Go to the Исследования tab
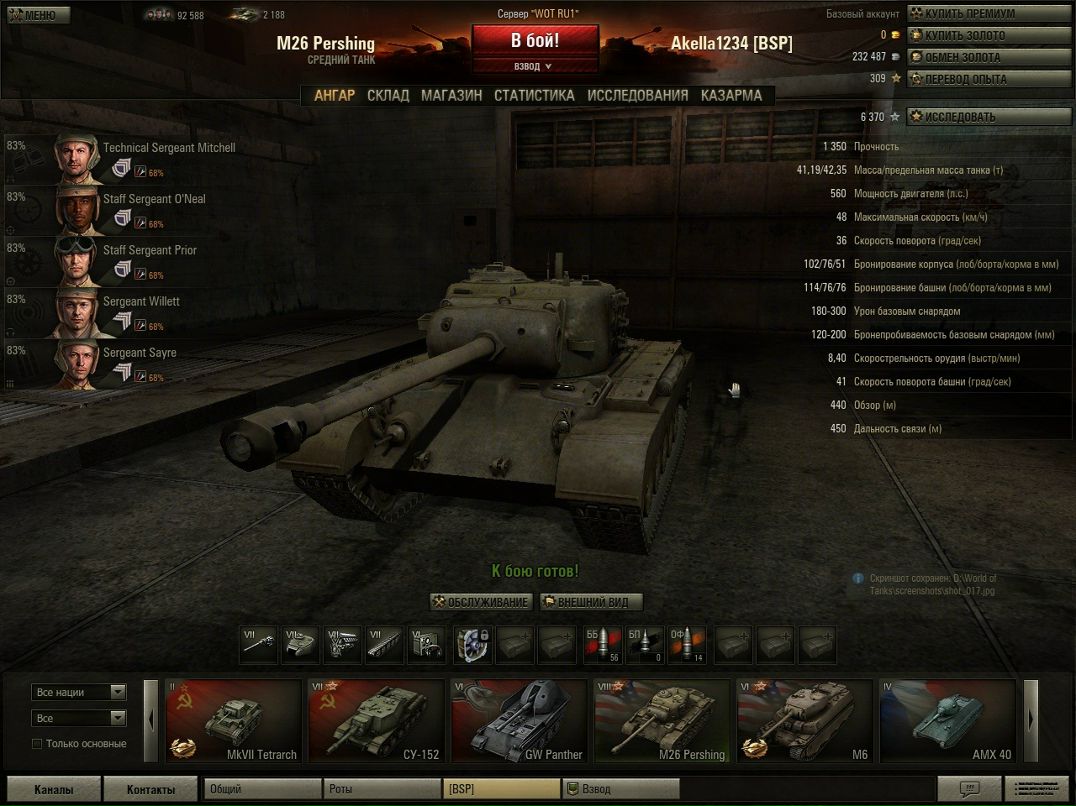1076x806 pixels. [637, 96]
